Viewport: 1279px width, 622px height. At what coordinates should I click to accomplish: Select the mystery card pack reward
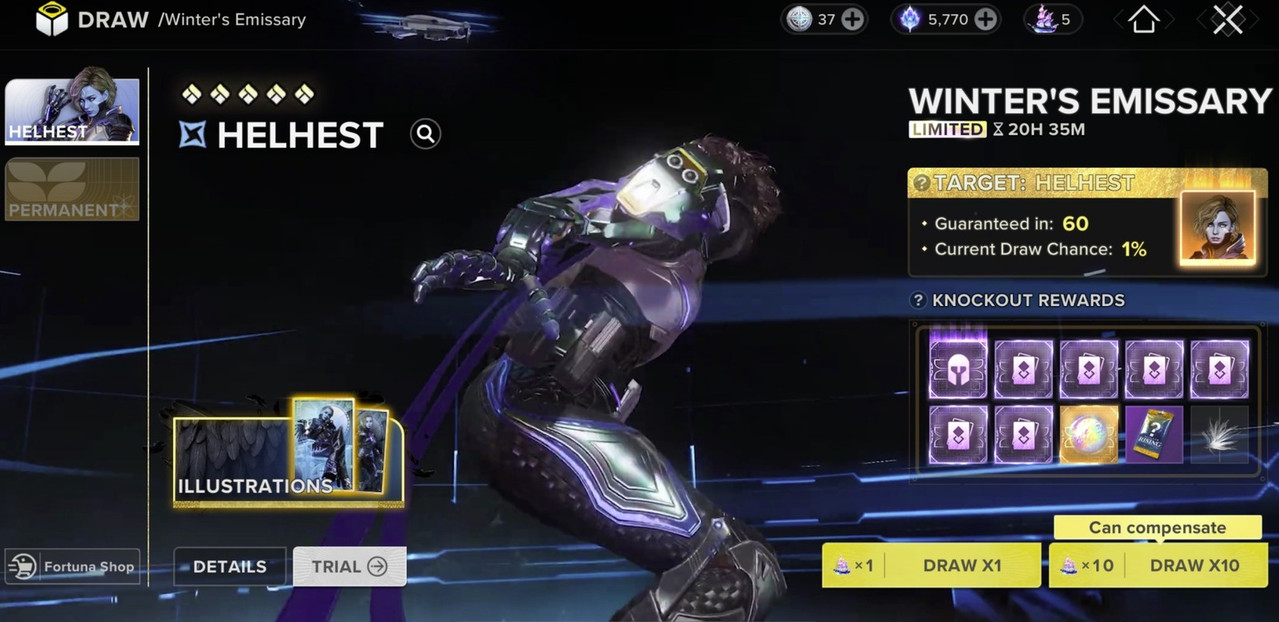click(1154, 435)
